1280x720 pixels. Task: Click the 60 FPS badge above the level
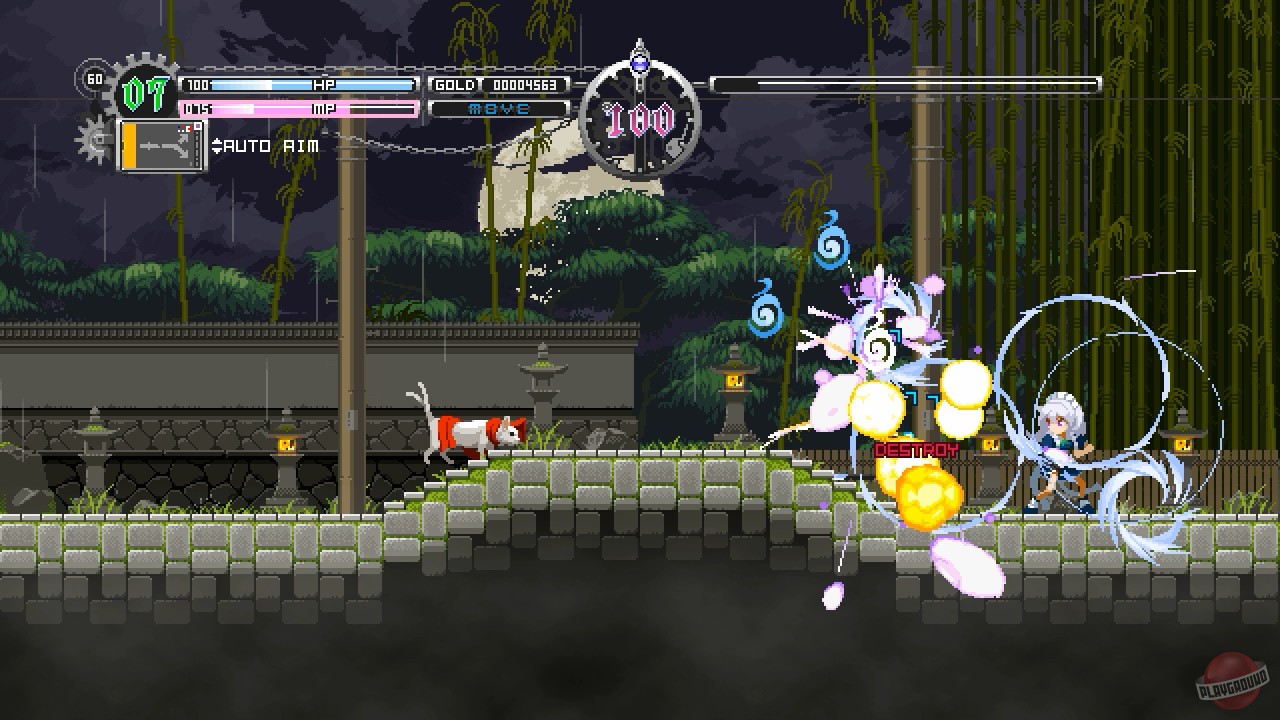click(x=96, y=79)
